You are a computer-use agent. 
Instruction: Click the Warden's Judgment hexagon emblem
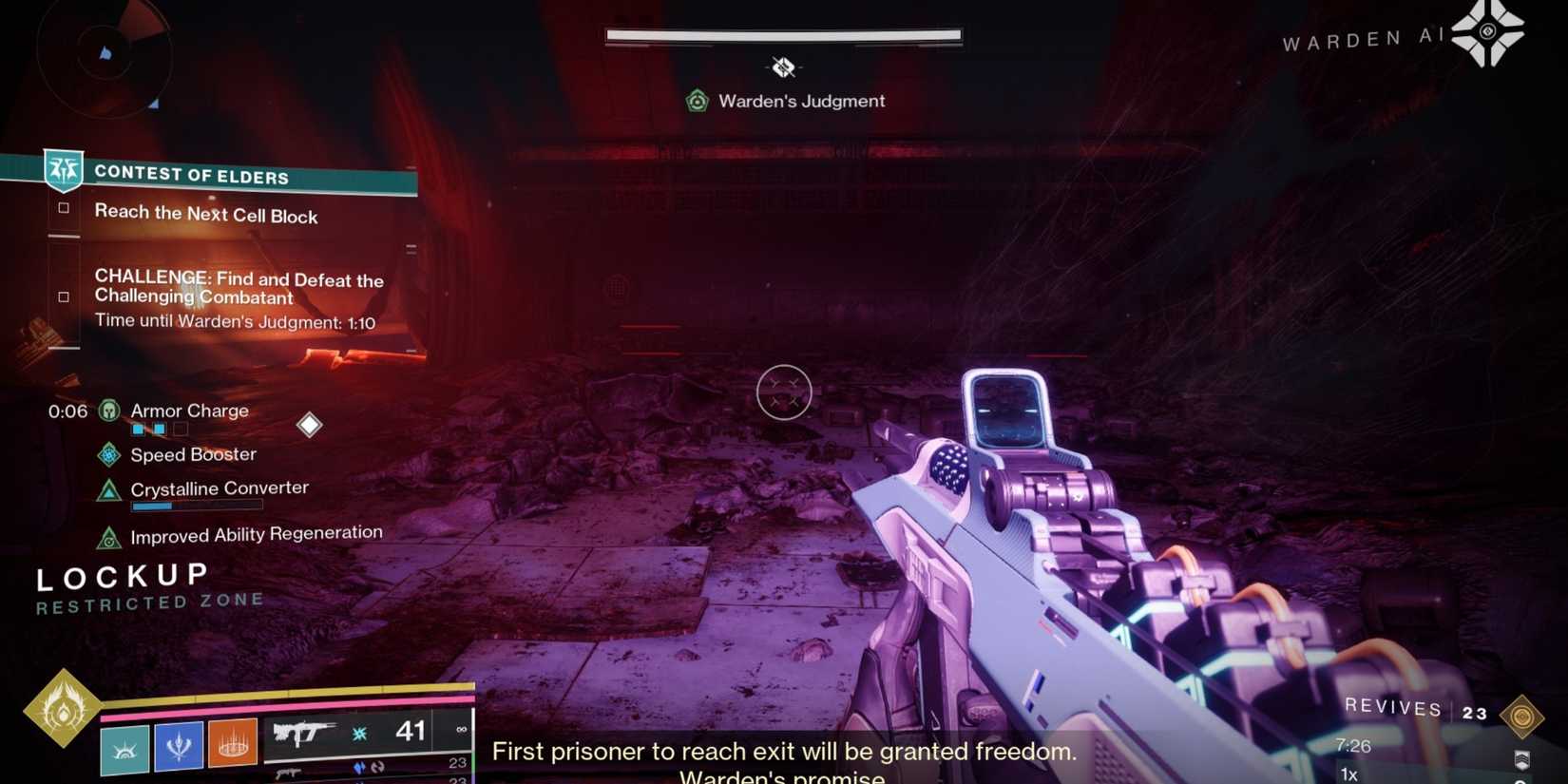point(698,100)
